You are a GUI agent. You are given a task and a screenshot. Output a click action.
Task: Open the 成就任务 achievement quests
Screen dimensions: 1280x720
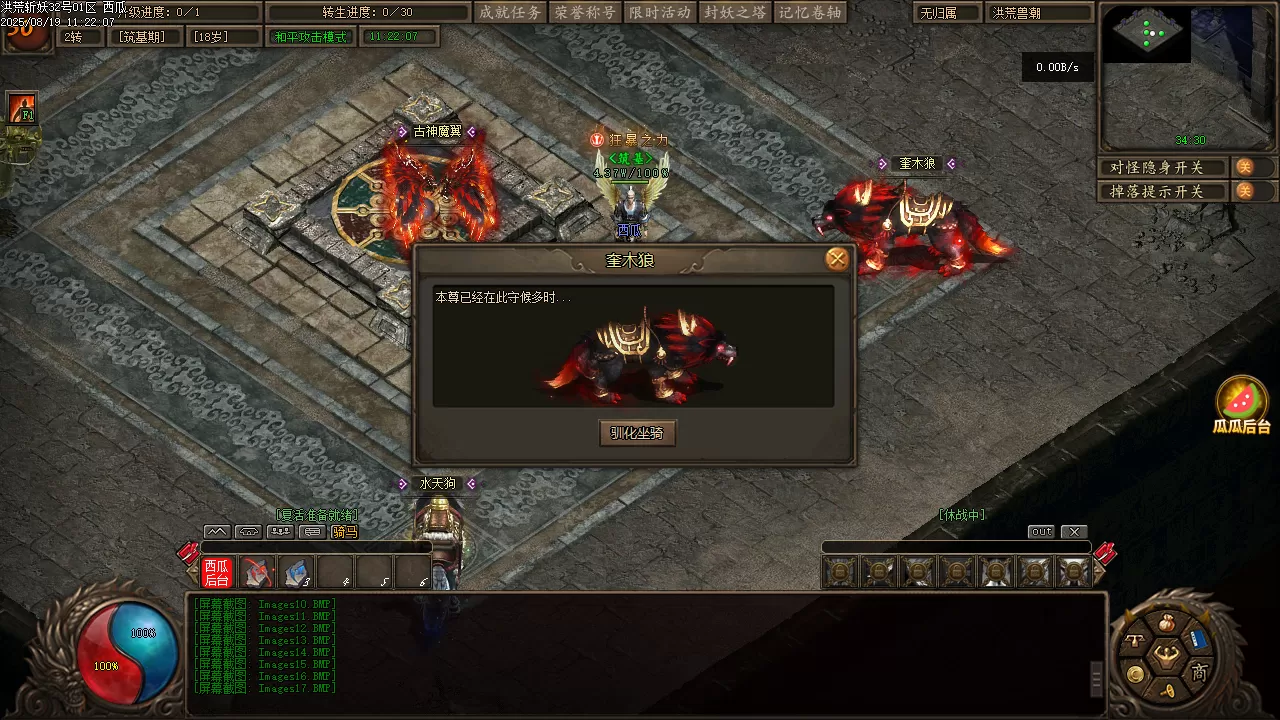[x=510, y=12]
